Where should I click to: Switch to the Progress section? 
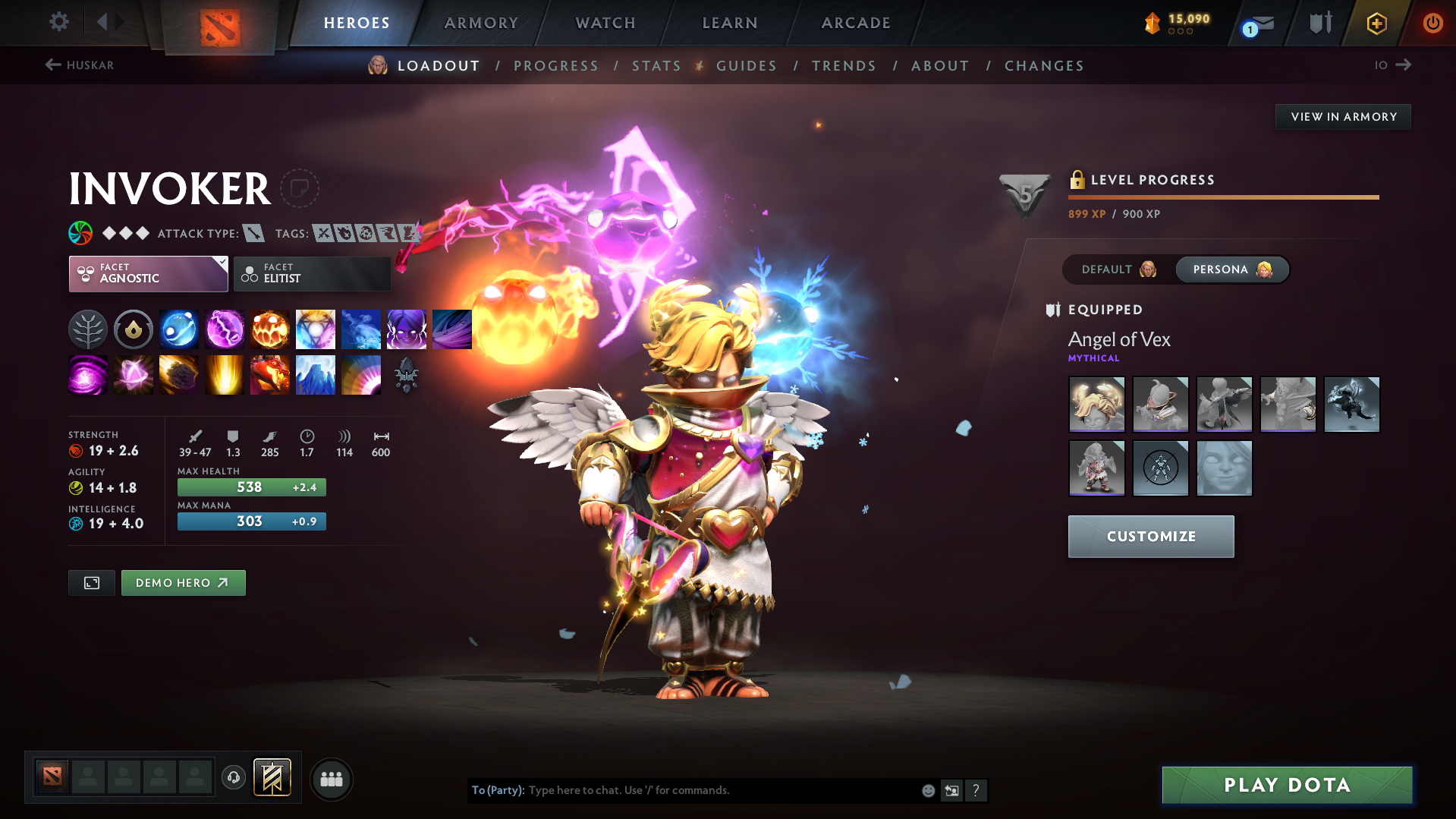[x=556, y=66]
